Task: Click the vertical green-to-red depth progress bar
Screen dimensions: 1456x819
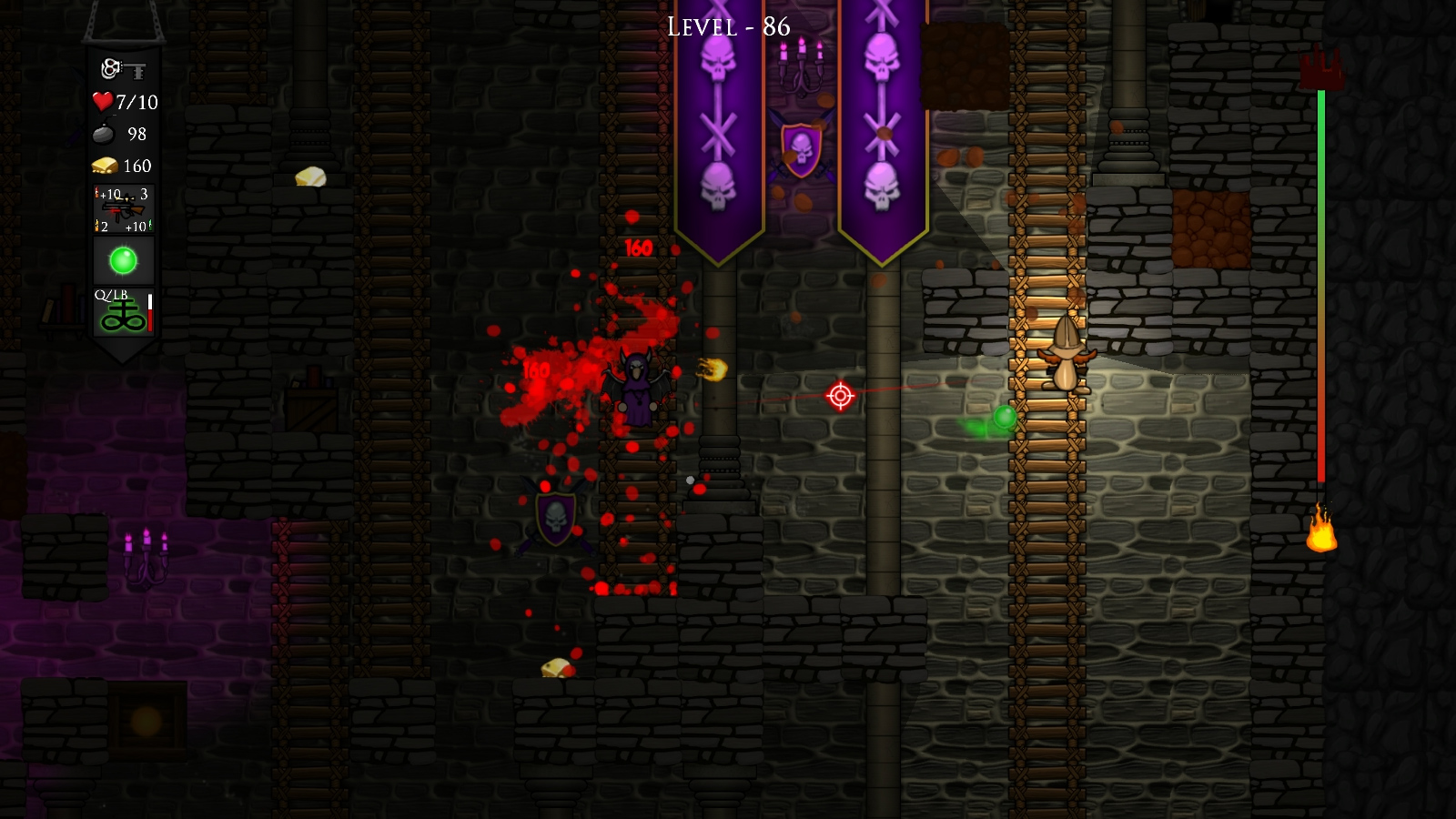Action: [x=1321, y=291]
